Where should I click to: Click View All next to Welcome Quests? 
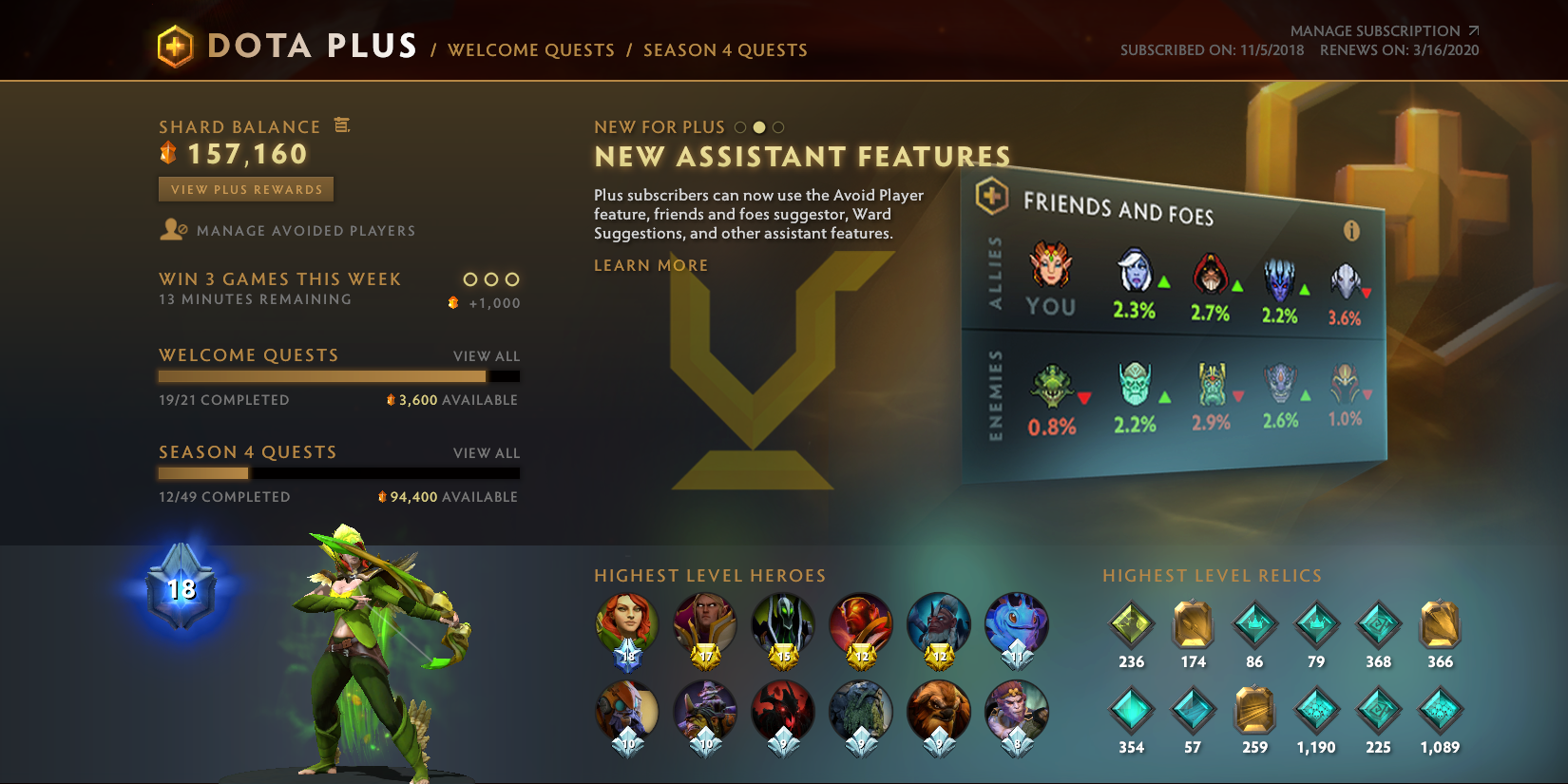[x=487, y=355]
